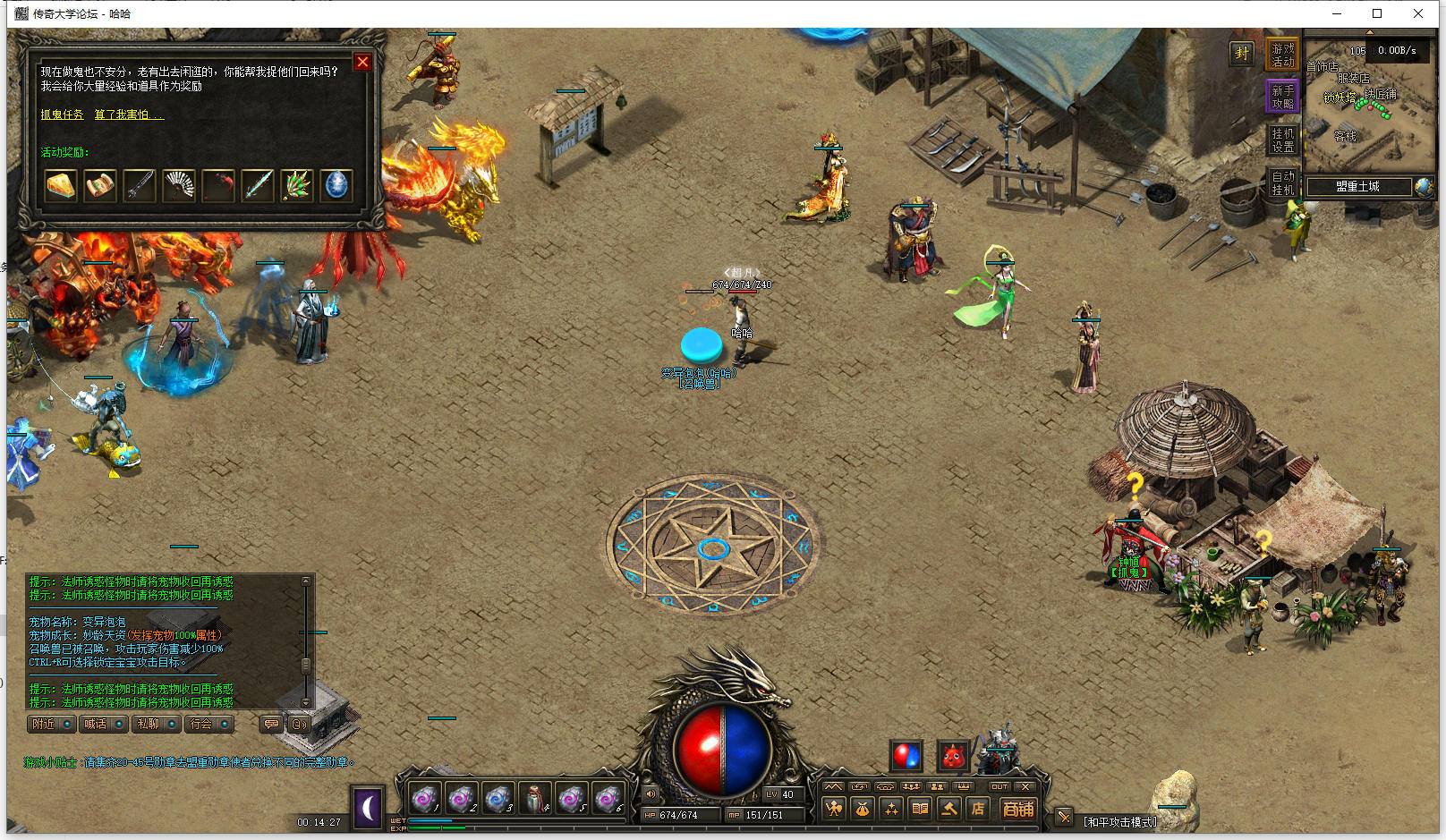Select the 私聊 private chat channel
The height and width of the screenshot is (840, 1446).
coord(157,724)
